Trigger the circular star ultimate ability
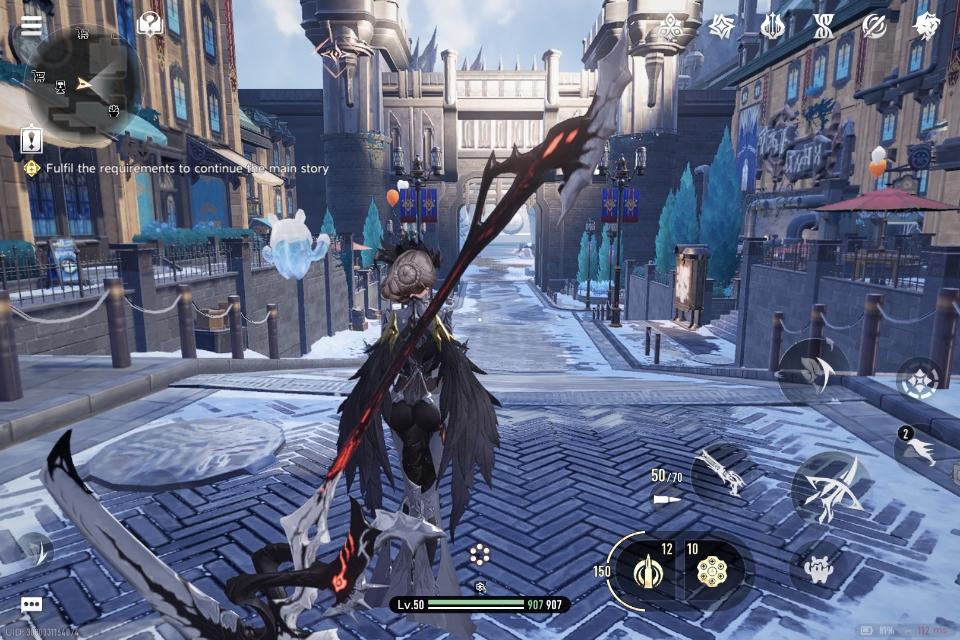 917,380
